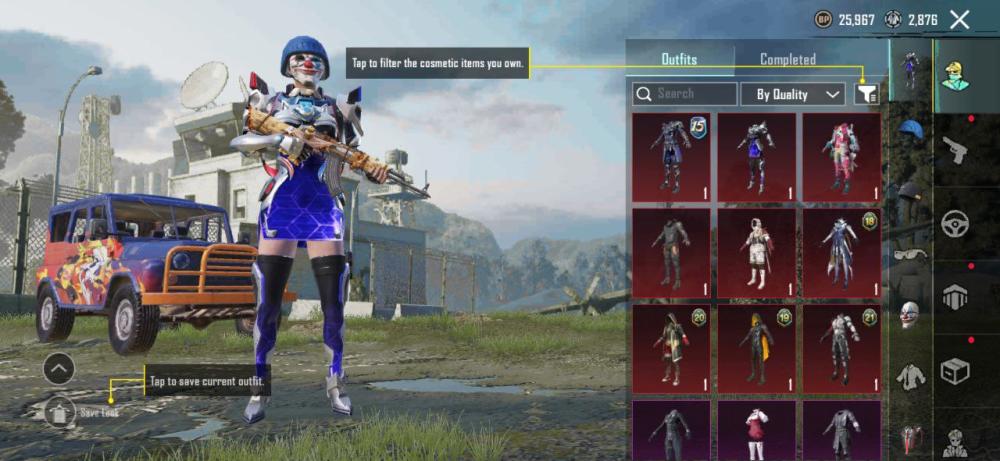This screenshot has height=461, width=1000.
Task: Select the Outfits tab
Action: point(679,60)
